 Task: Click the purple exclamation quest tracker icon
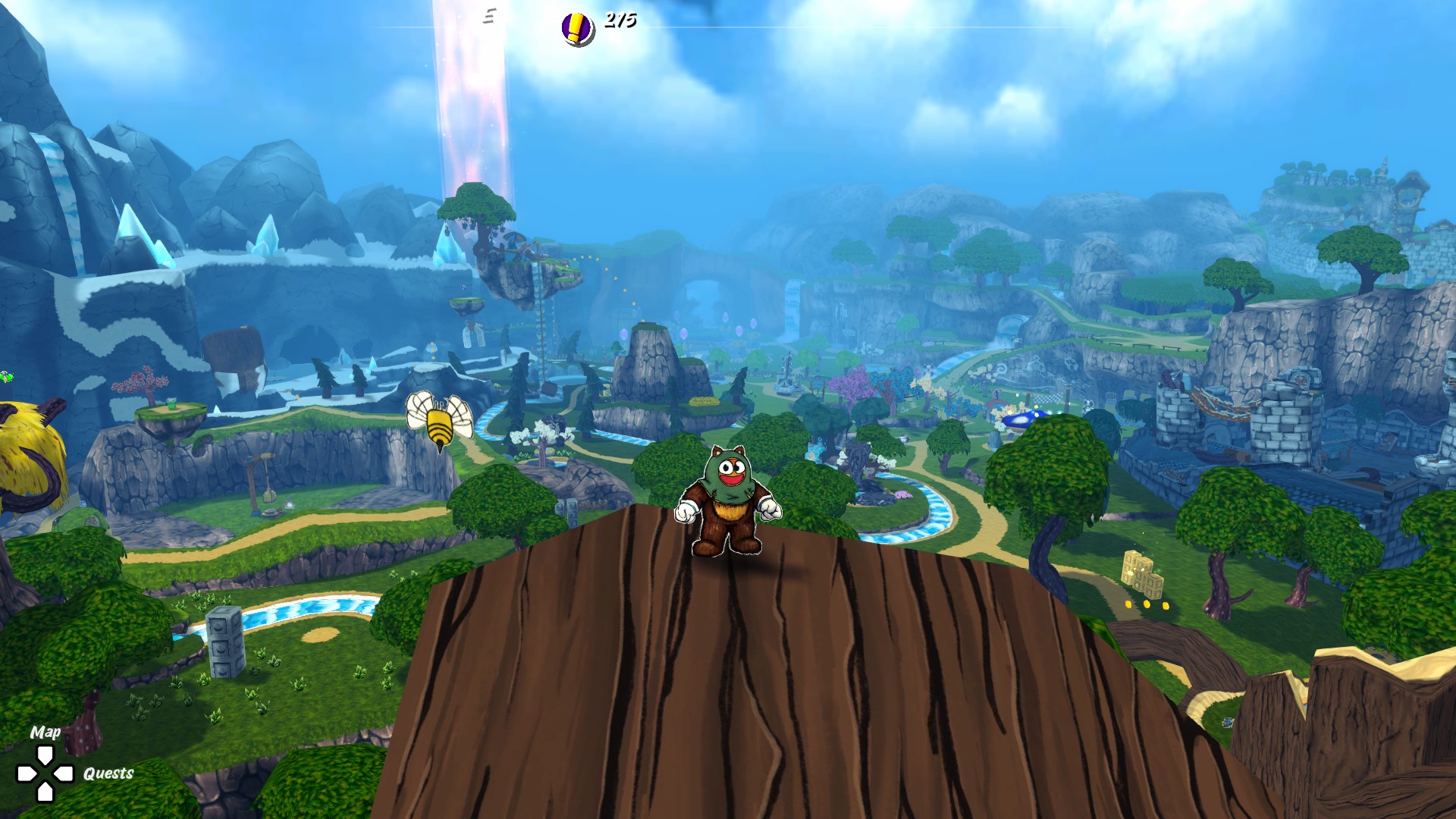[577, 29]
